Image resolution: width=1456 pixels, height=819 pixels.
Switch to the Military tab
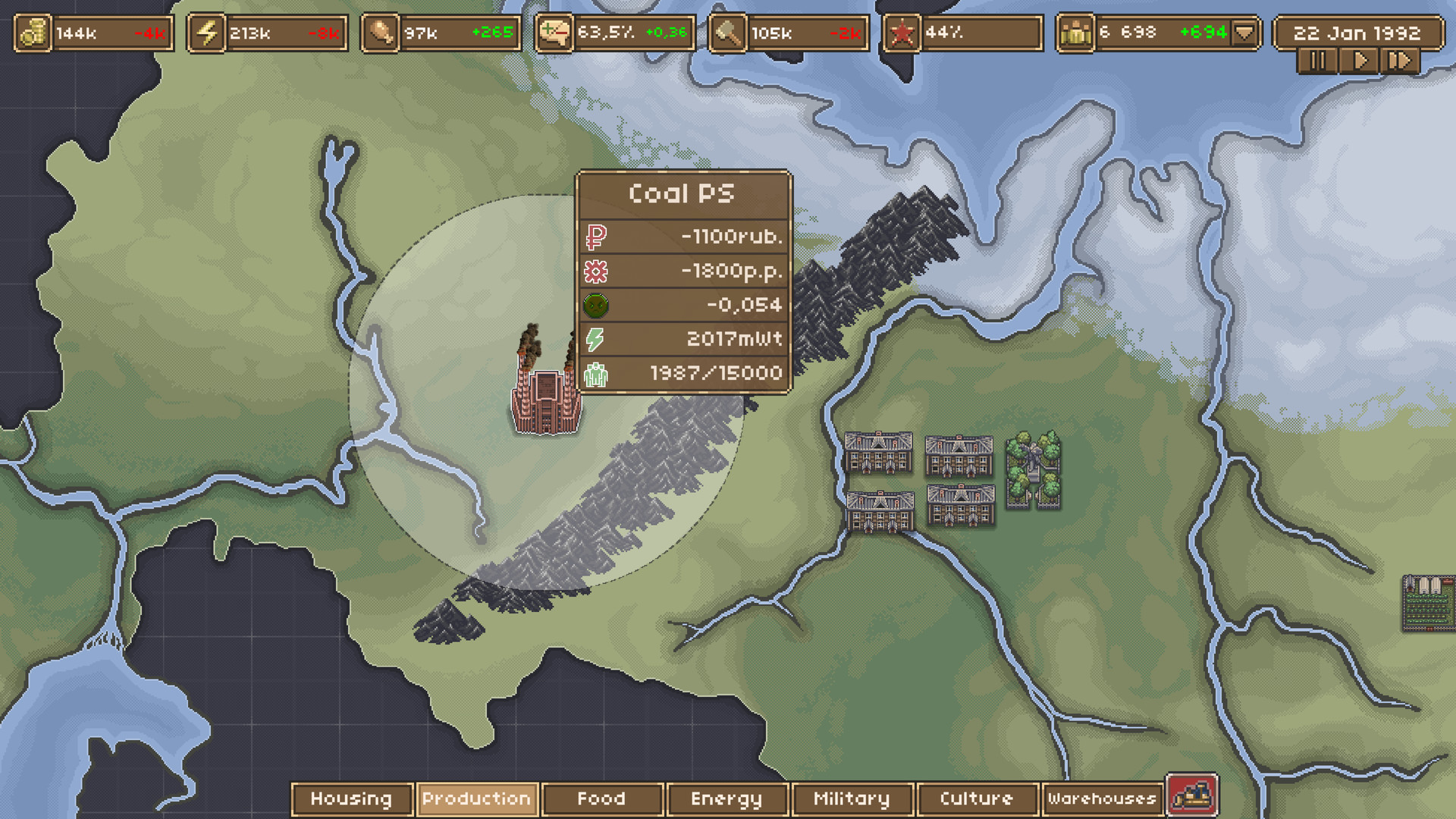click(851, 798)
